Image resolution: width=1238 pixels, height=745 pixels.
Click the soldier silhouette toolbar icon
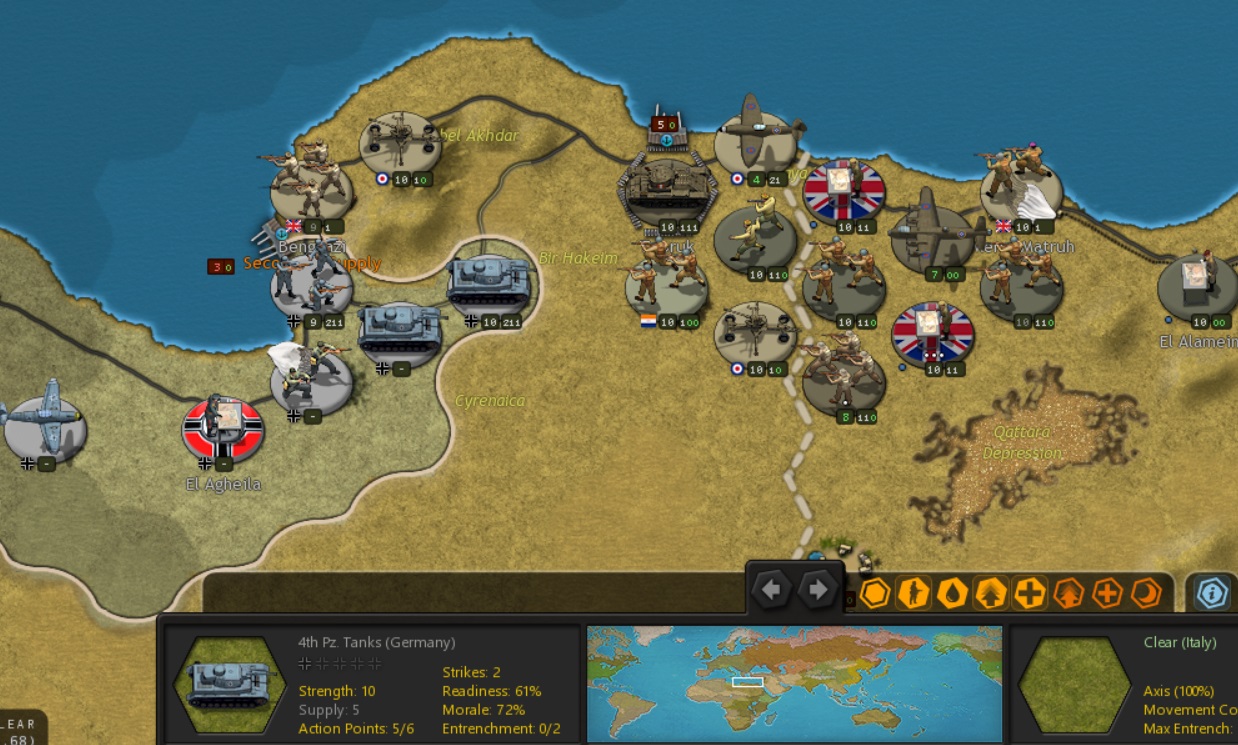coord(913,593)
